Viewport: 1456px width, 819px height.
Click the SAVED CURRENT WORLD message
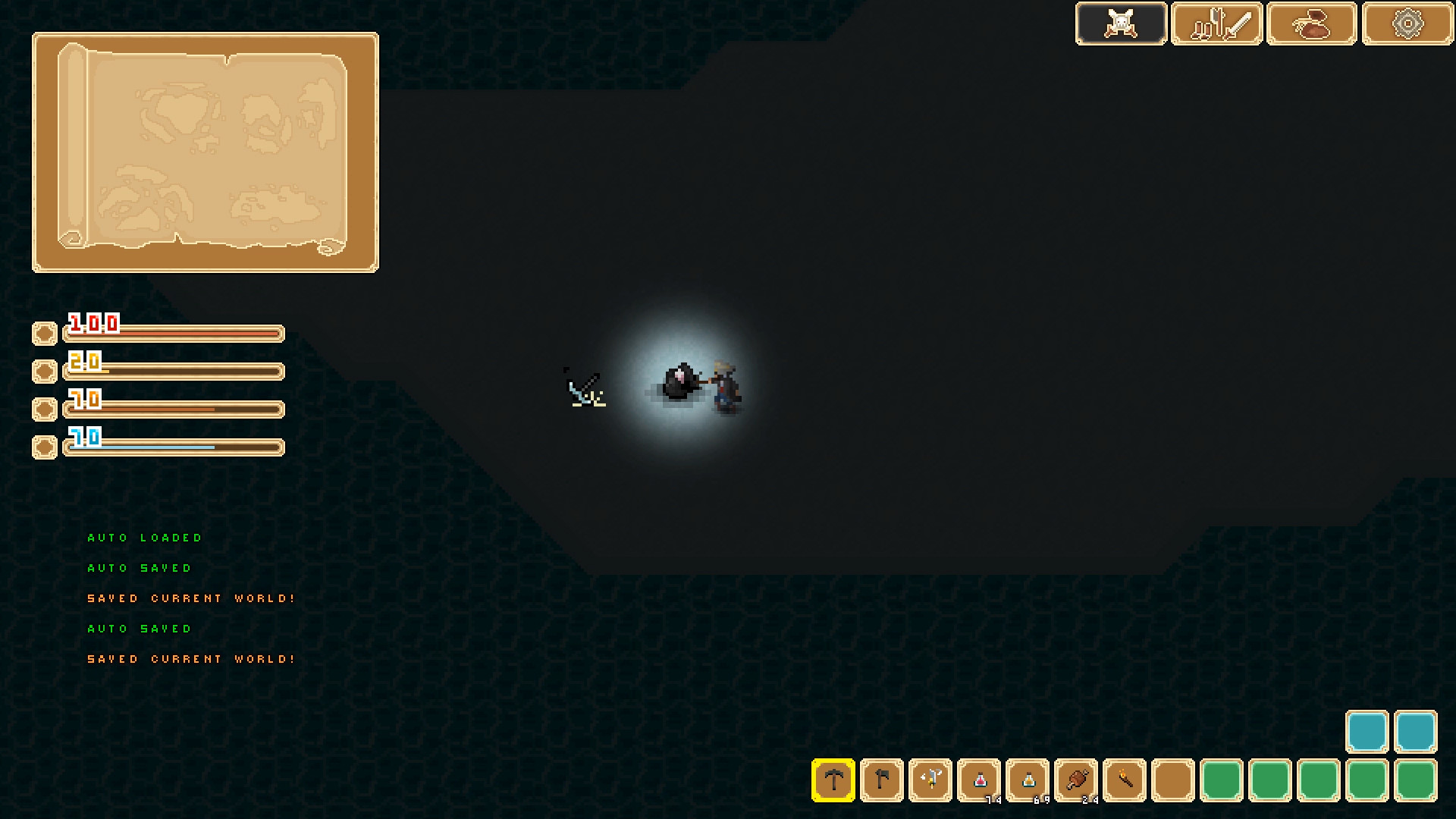coord(191,598)
